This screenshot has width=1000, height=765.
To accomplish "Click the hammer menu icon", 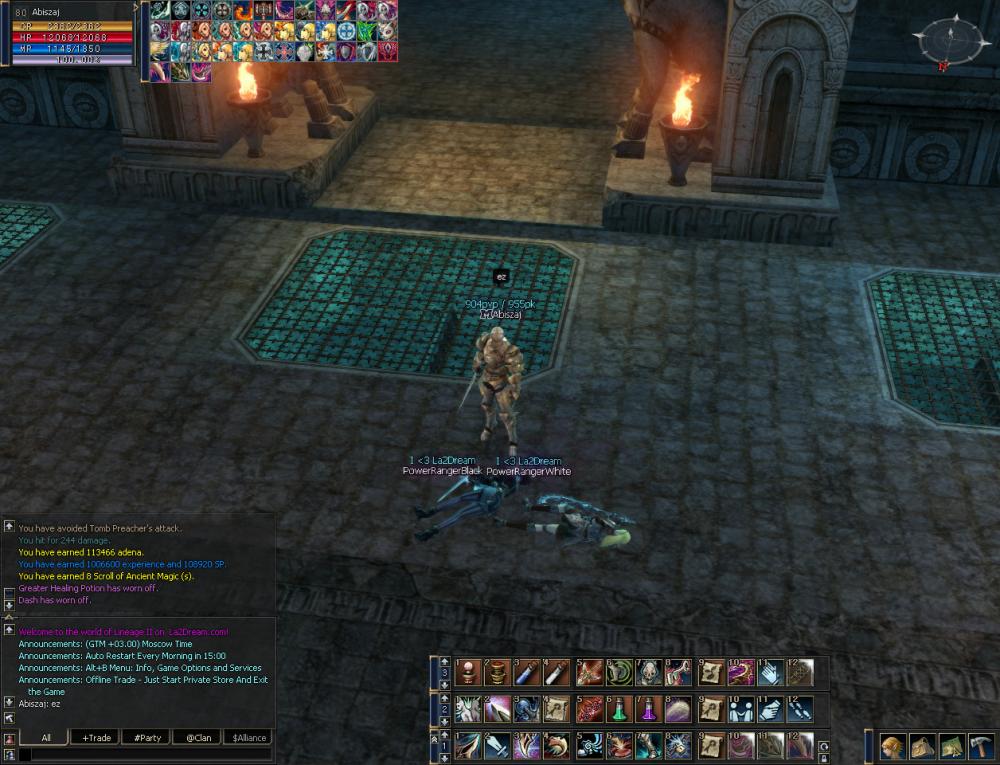I will [x=981, y=746].
